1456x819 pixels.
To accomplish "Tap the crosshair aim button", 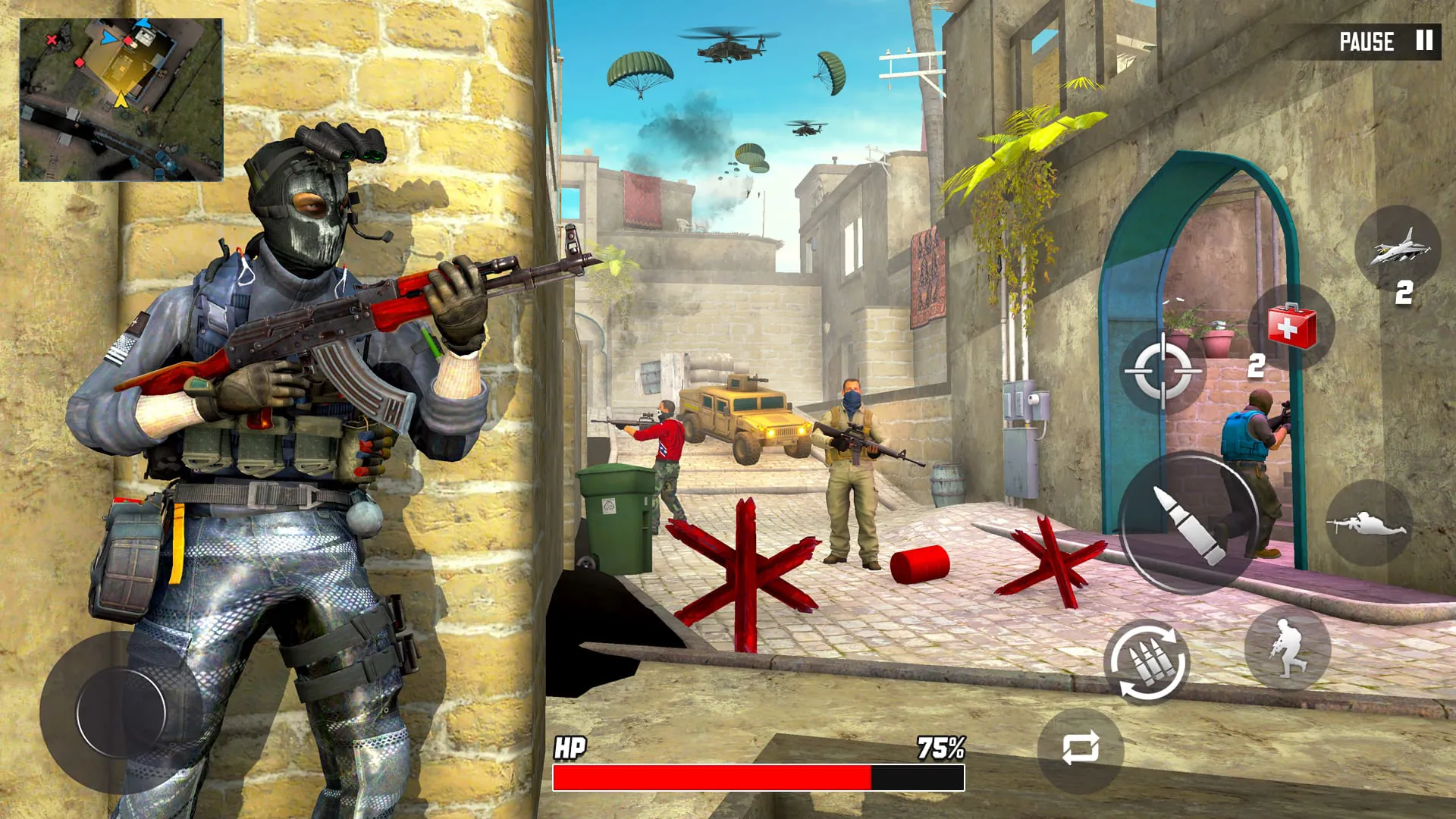I will (x=1162, y=371).
